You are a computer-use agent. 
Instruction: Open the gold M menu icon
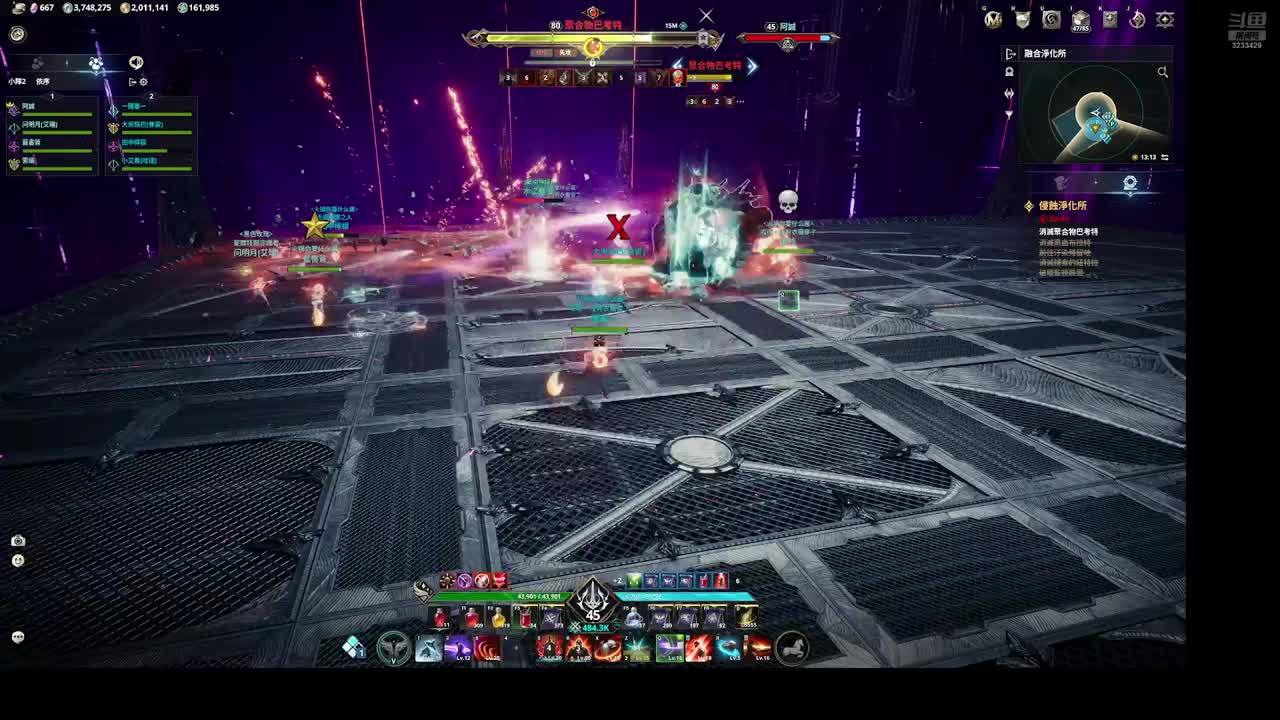(x=993, y=20)
